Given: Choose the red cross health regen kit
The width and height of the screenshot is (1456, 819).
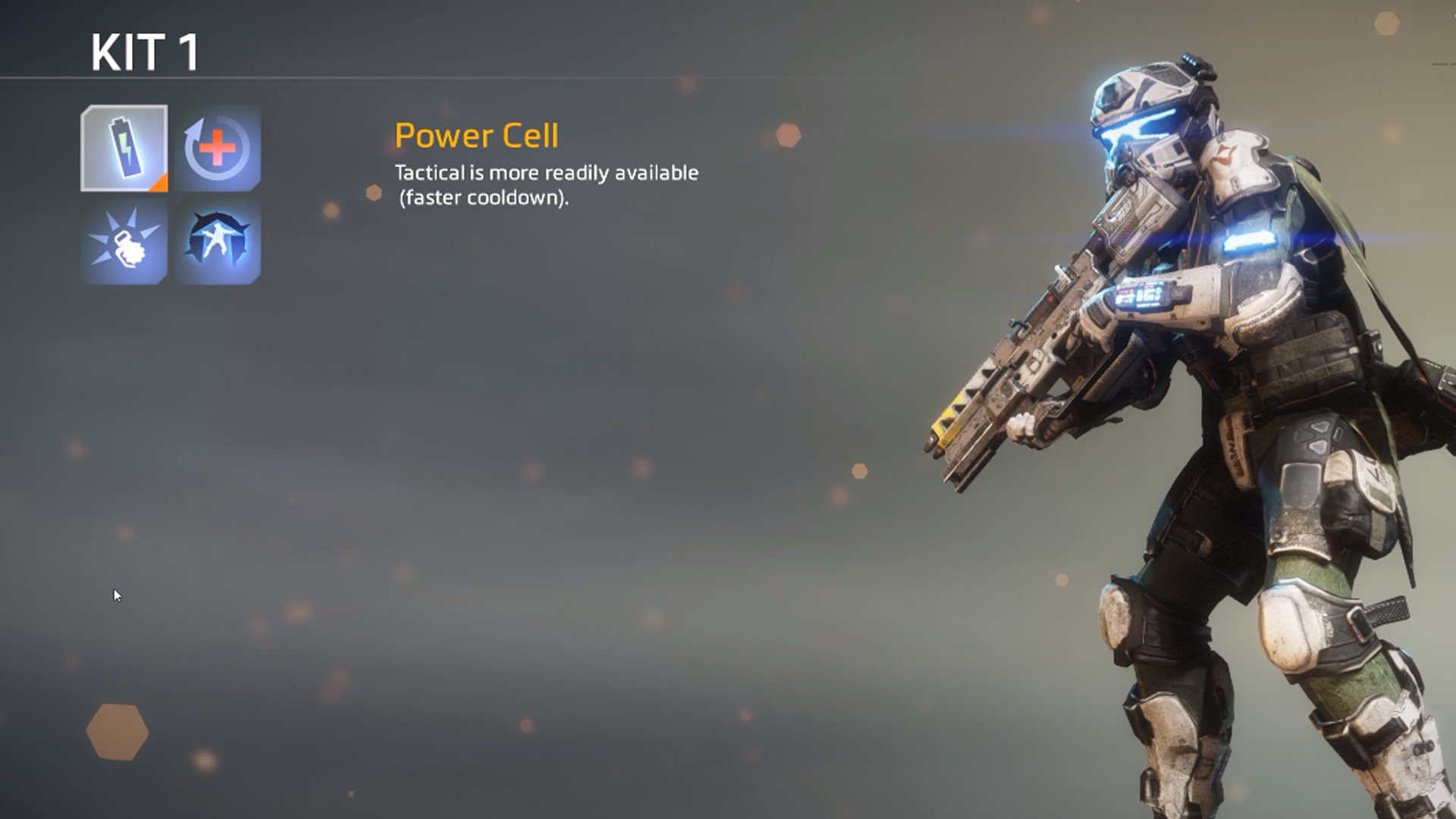Looking at the screenshot, I should click(x=218, y=148).
